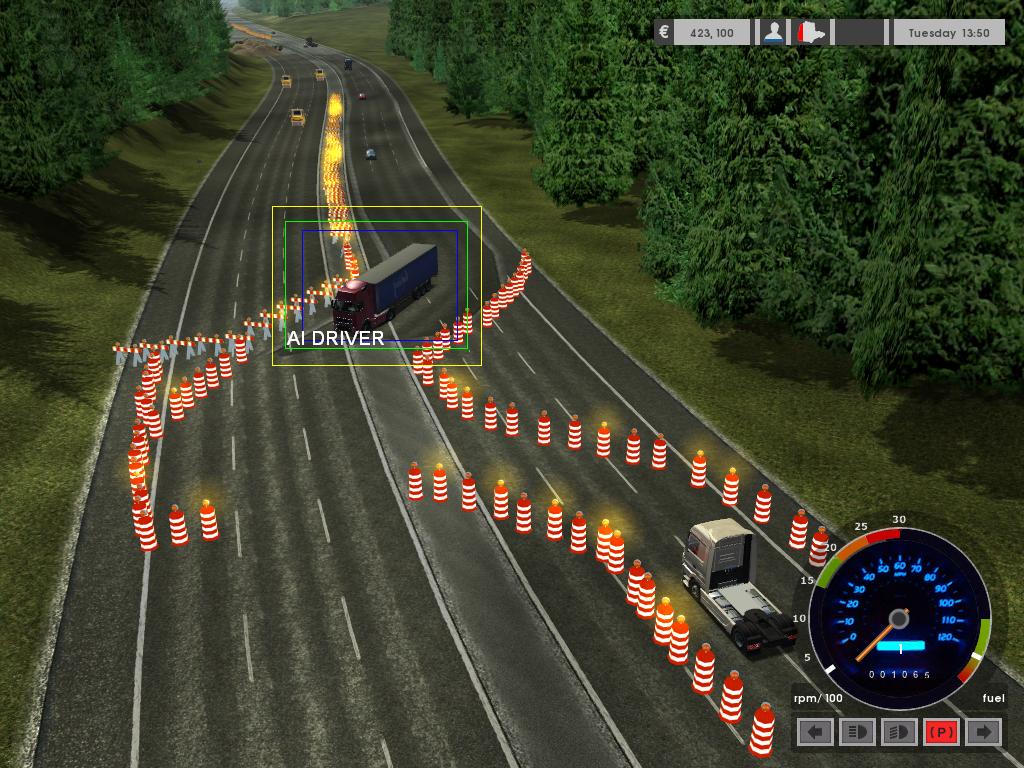The height and width of the screenshot is (768, 1024).
Task: Select the AI DRIVER truck marker
Action: click(385, 287)
